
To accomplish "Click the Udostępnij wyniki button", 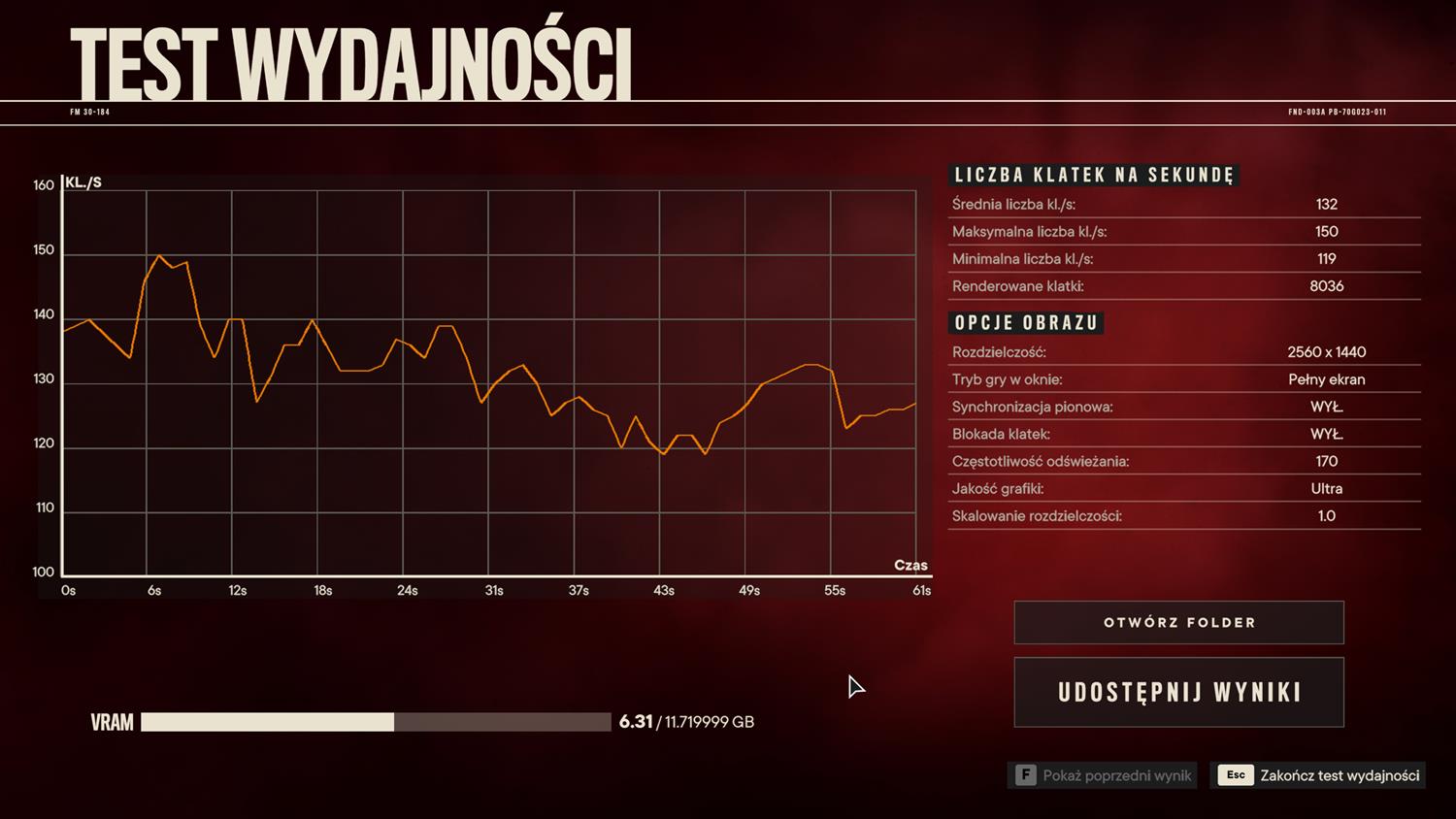I will [1178, 693].
